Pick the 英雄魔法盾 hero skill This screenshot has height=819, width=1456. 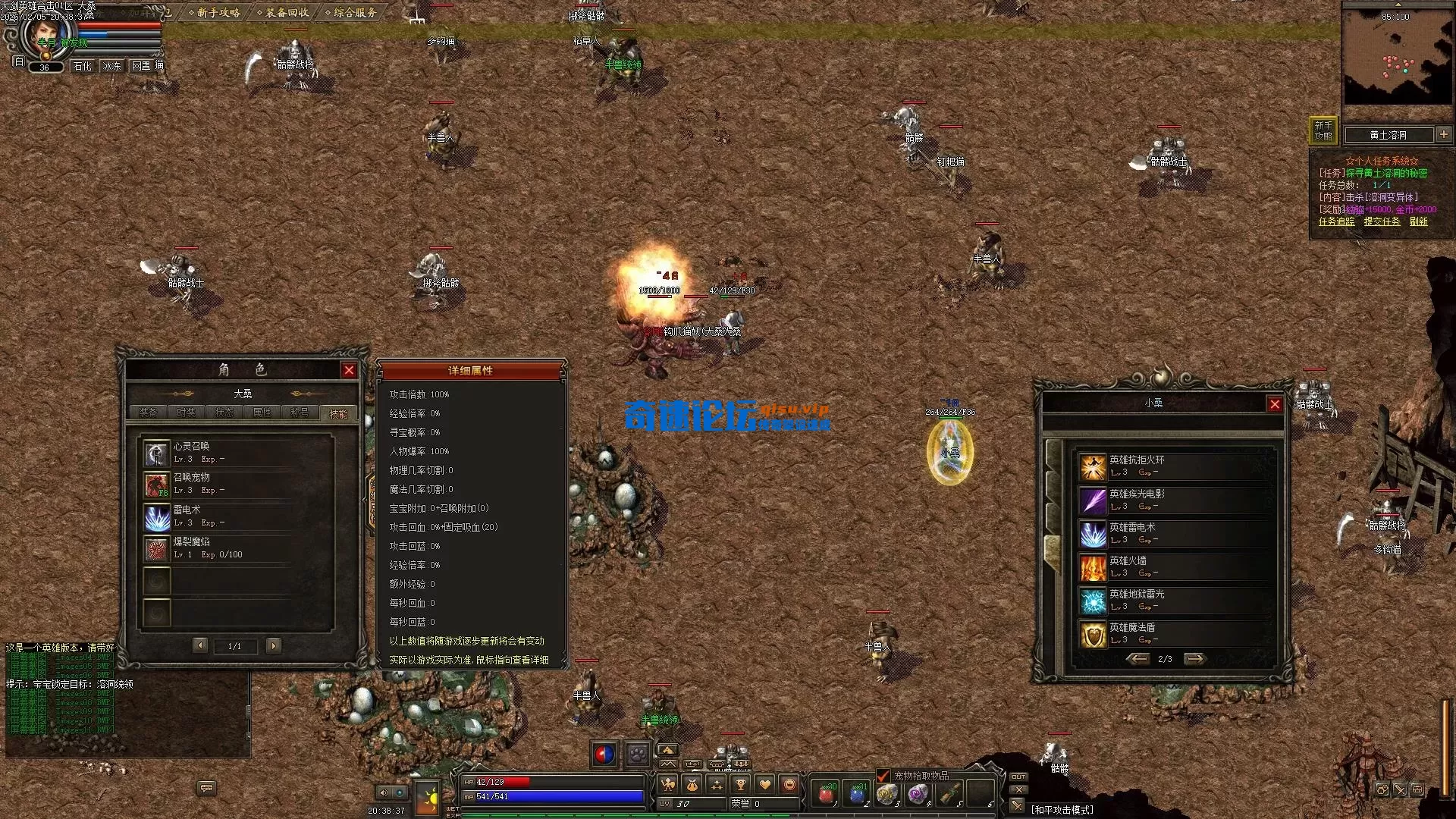coord(1093,634)
